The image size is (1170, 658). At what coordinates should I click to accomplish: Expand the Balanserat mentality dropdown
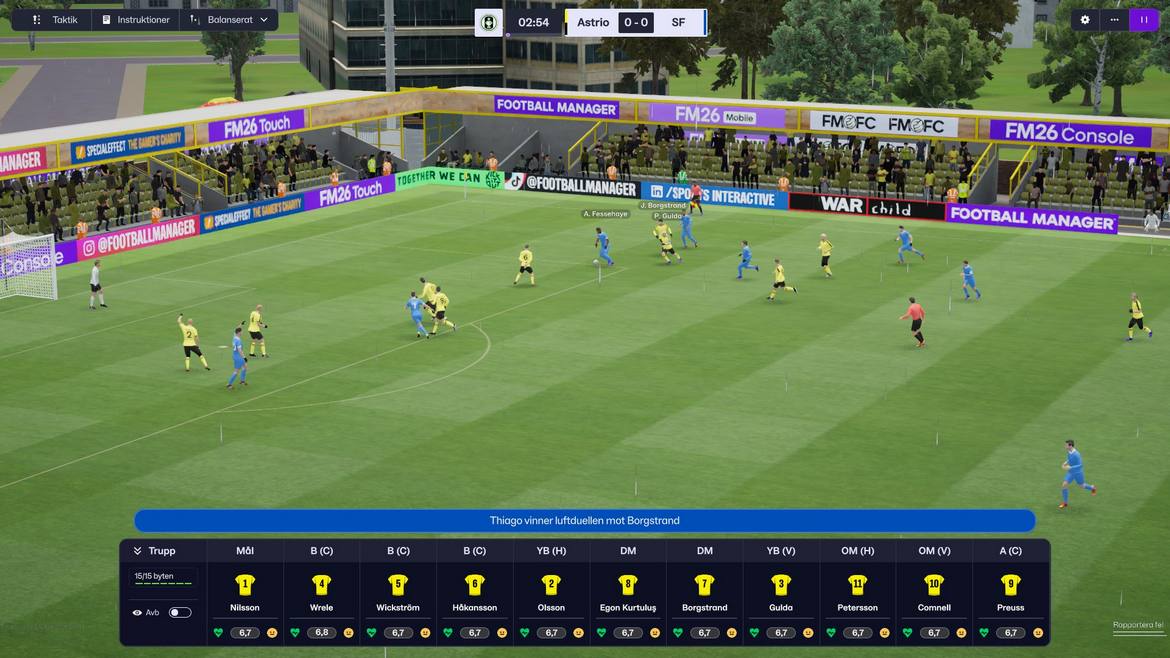point(230,20)
